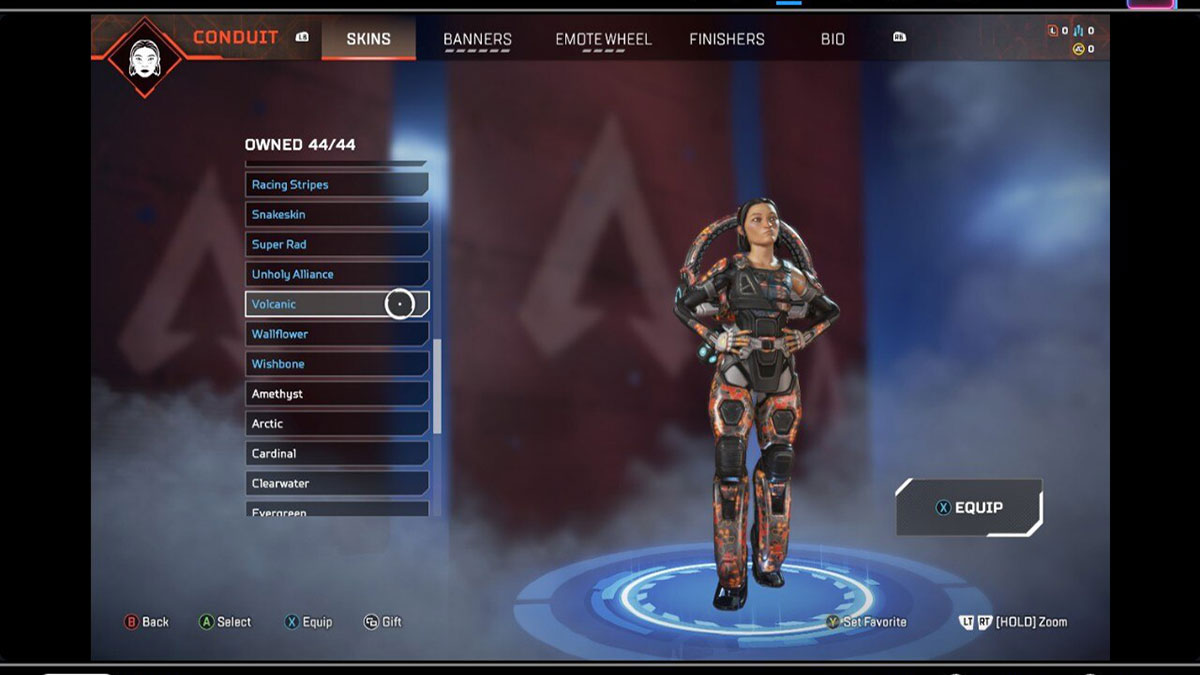Select the Racing Stripes skin

[x=336, y=185]
